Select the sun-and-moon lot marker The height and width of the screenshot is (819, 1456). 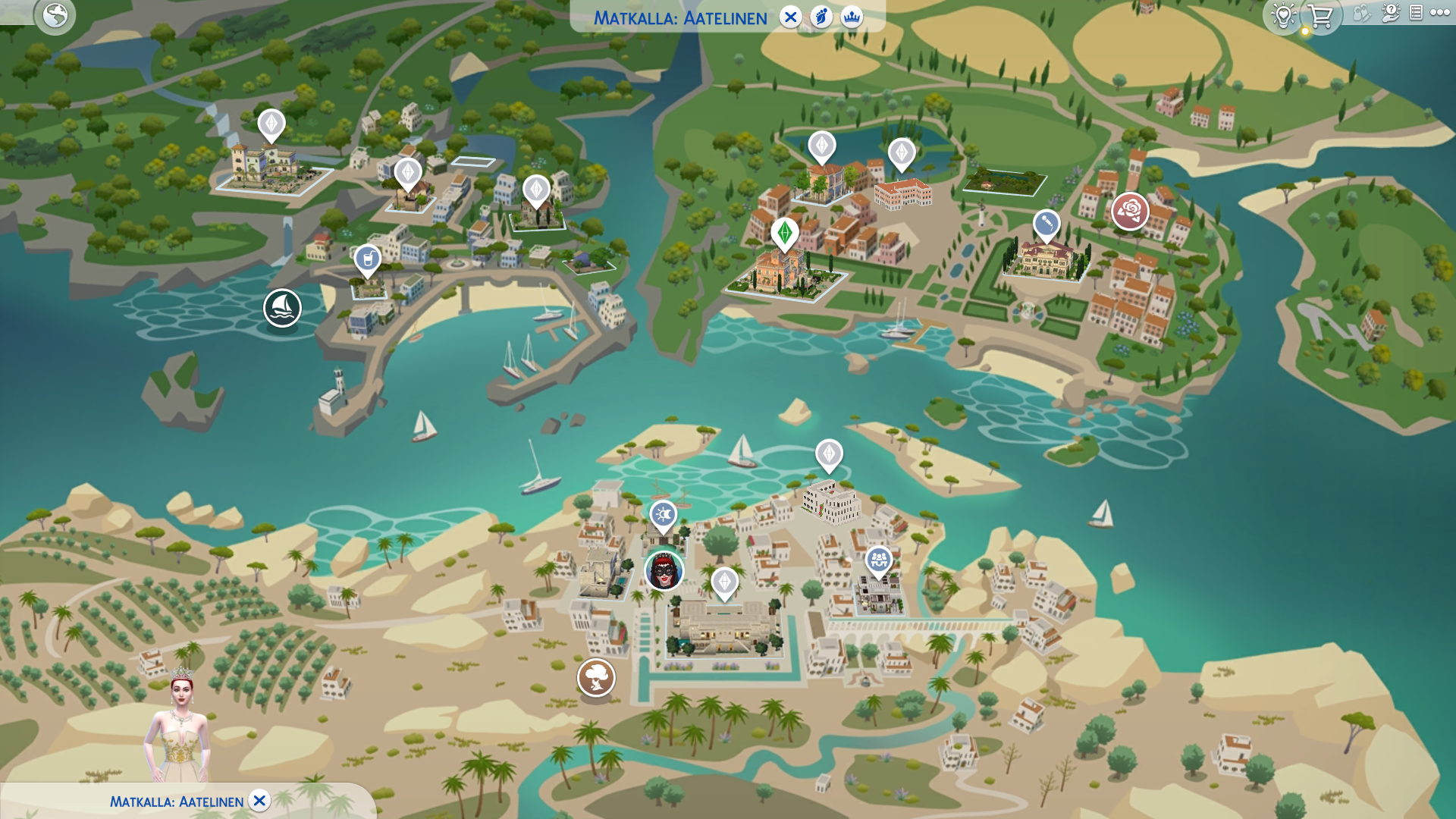coord(664,516)
